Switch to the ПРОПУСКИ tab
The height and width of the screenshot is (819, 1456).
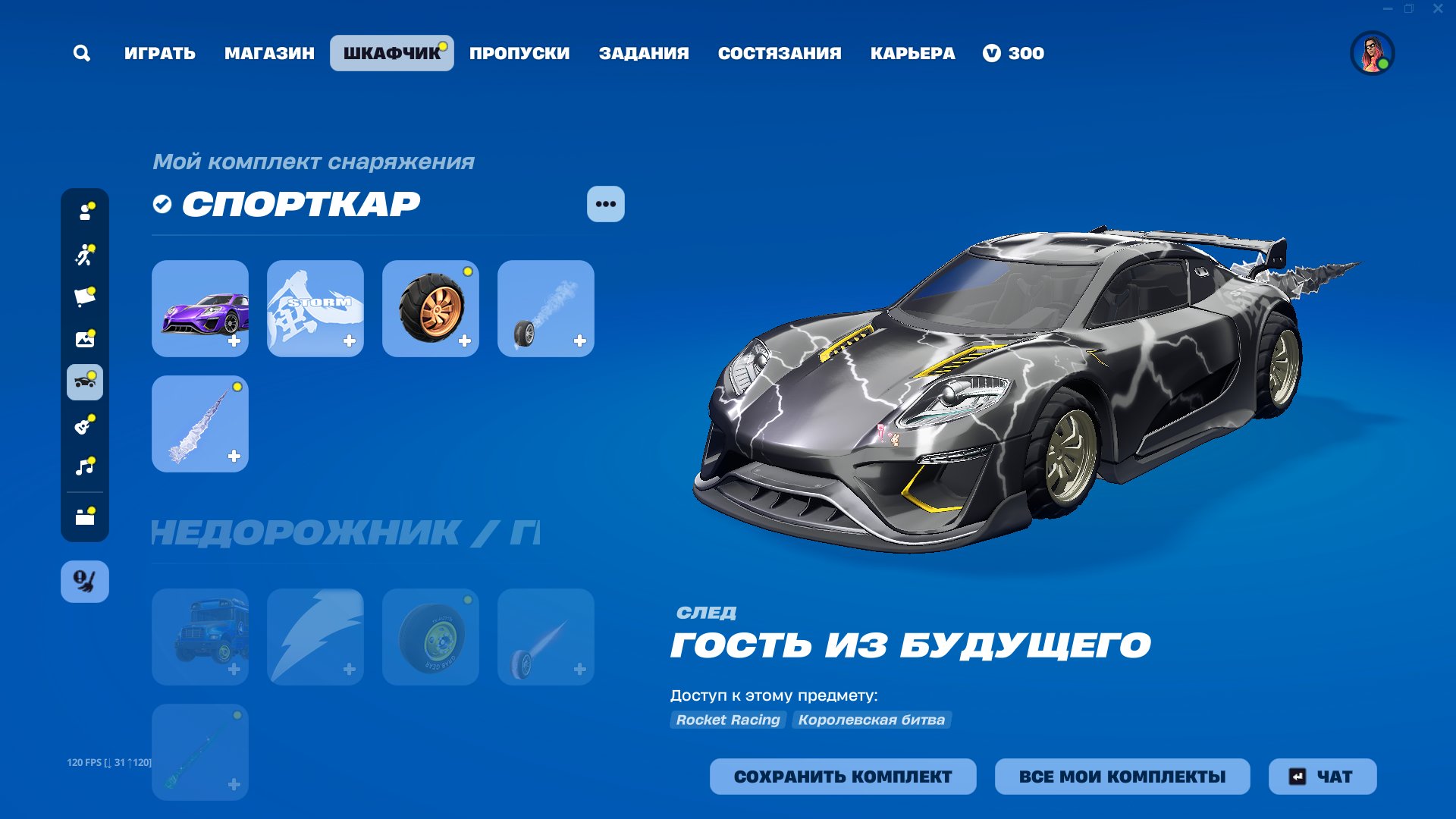point(519,53)
